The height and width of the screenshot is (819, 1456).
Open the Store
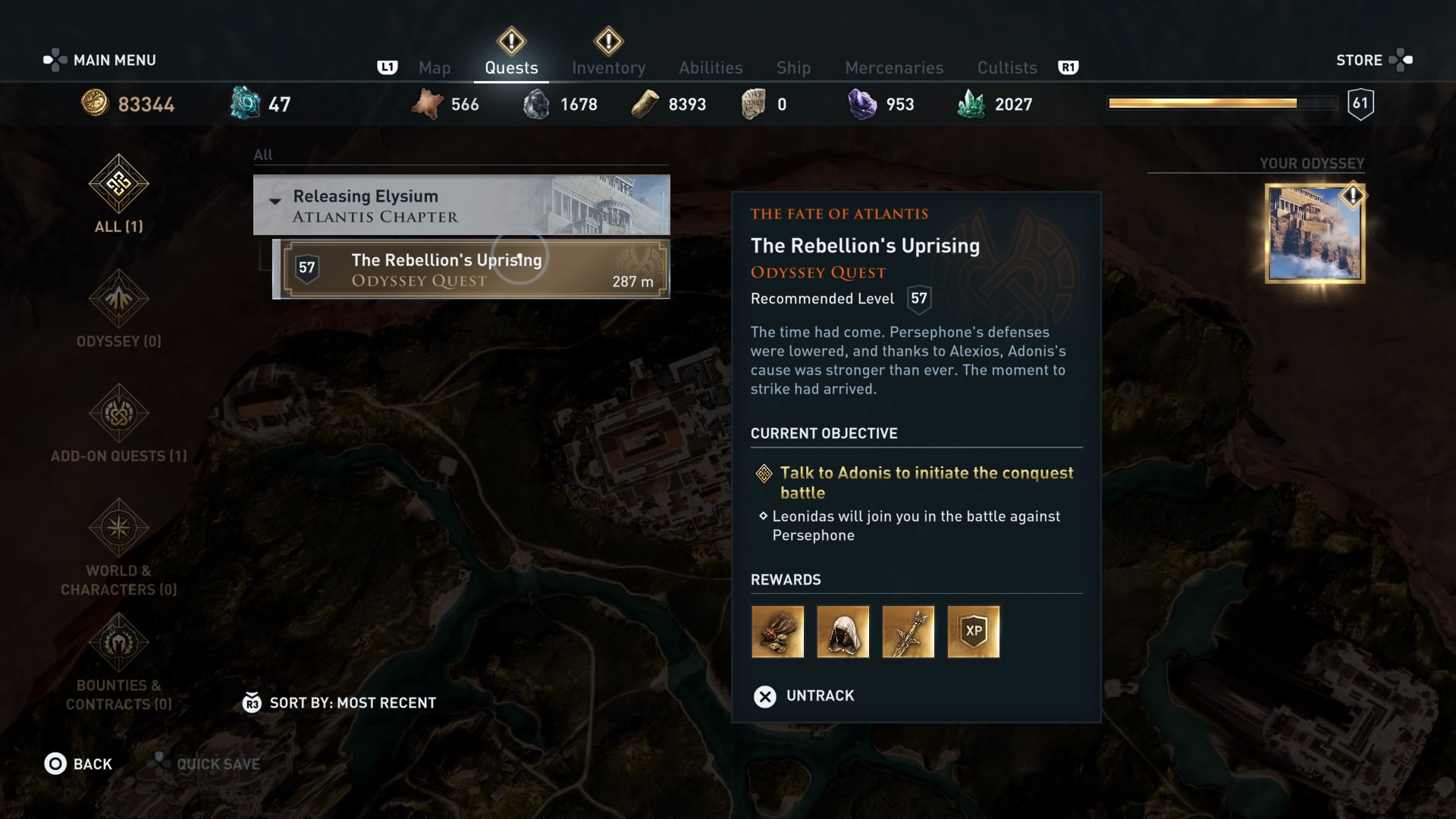1359,60
